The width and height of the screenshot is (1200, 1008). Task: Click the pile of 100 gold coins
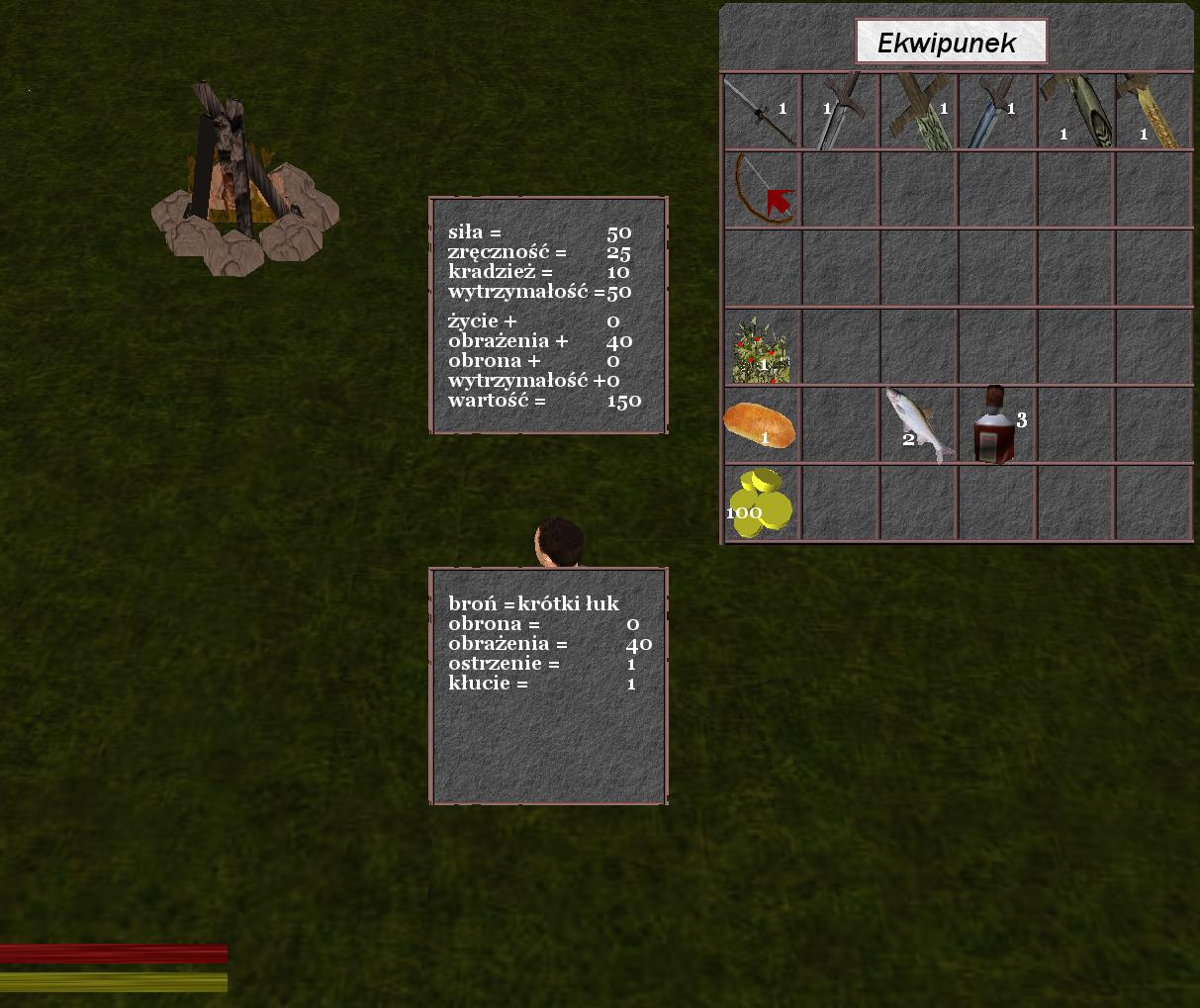point(761,504)
